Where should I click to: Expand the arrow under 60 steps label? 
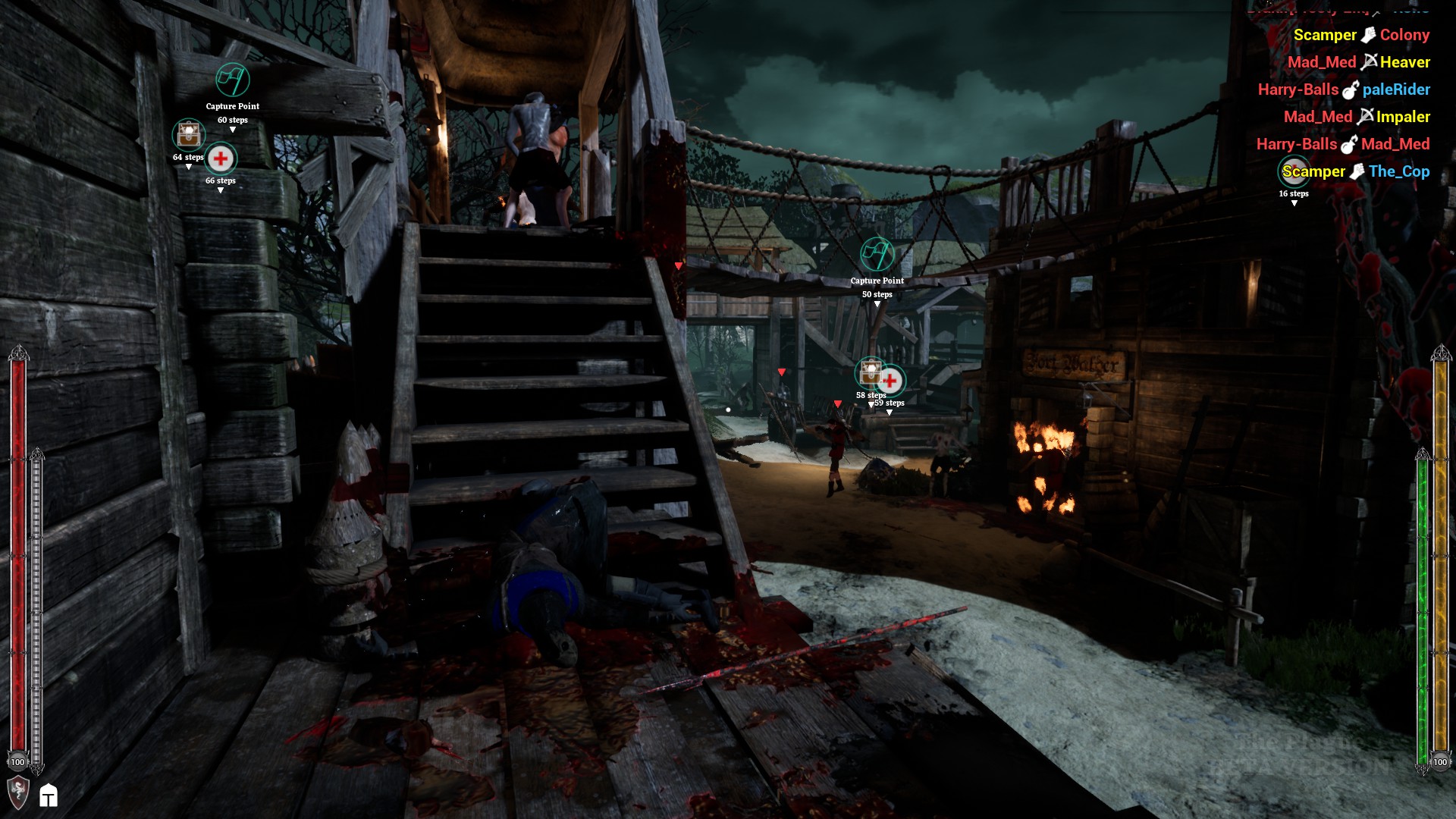[233, 129]
